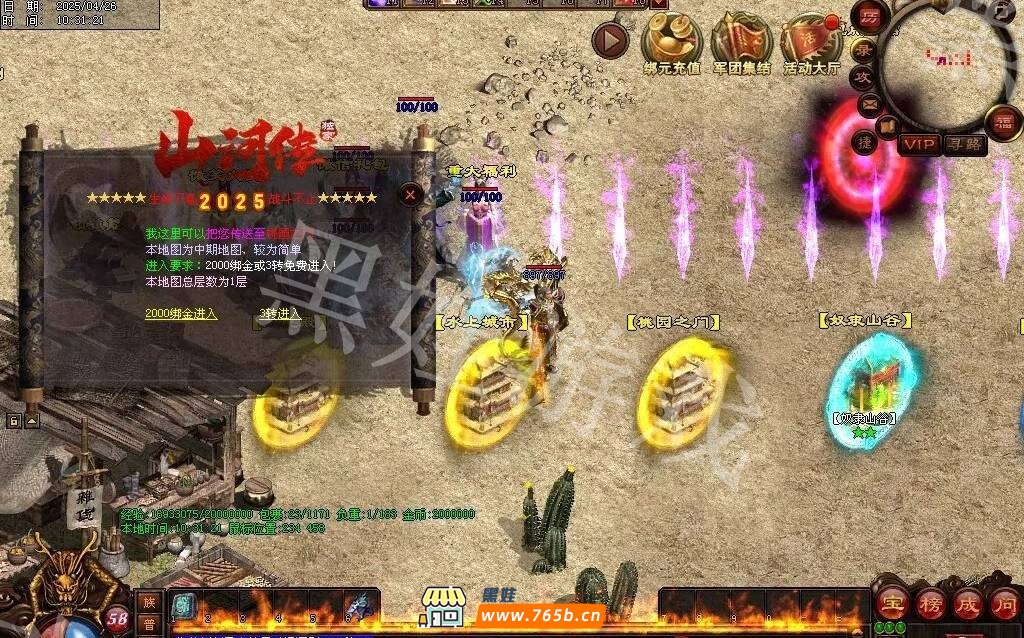1024x638 pixels.
Task: Select the 3转进入 entry link
Action: click(x=280, y=313)
